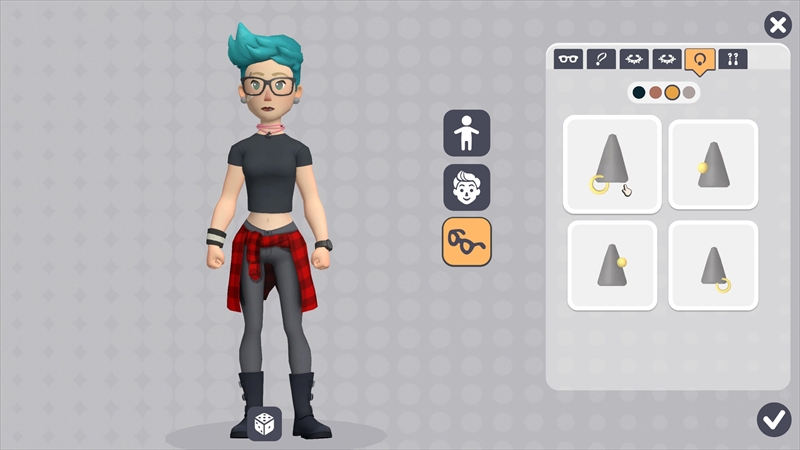Select the orange accessories category button

[467, 241]
